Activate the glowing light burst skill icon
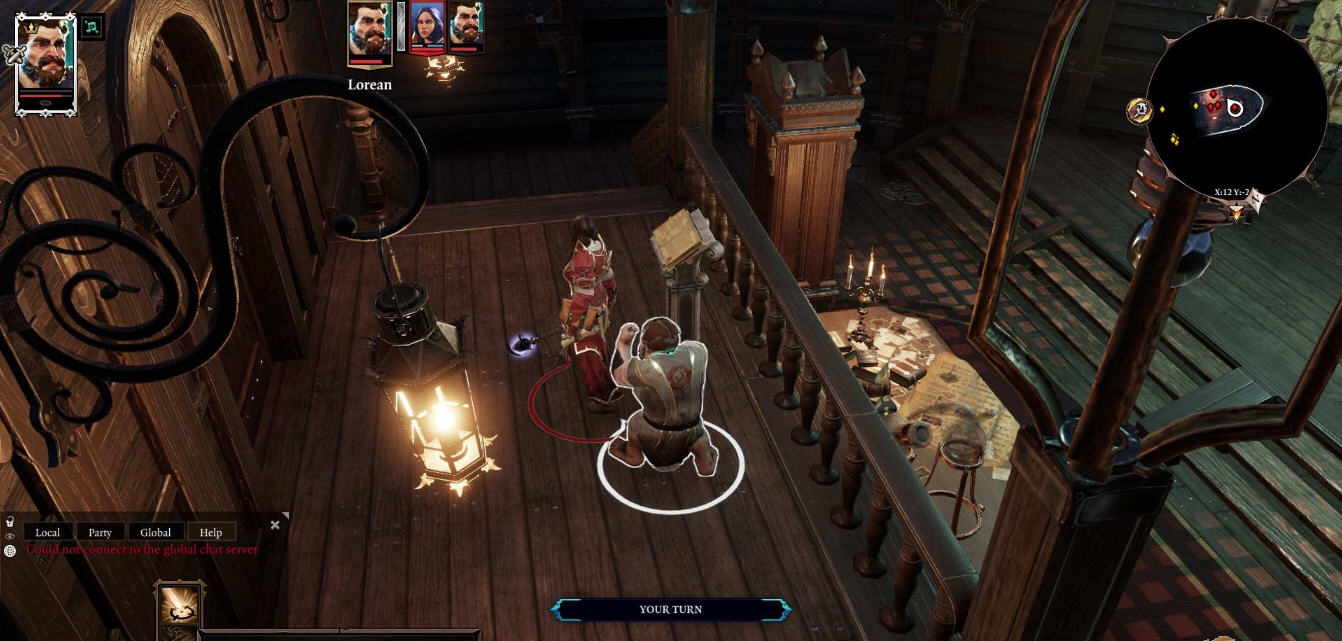This screenshot has height=641, width=1342. (x=180, y=604)
